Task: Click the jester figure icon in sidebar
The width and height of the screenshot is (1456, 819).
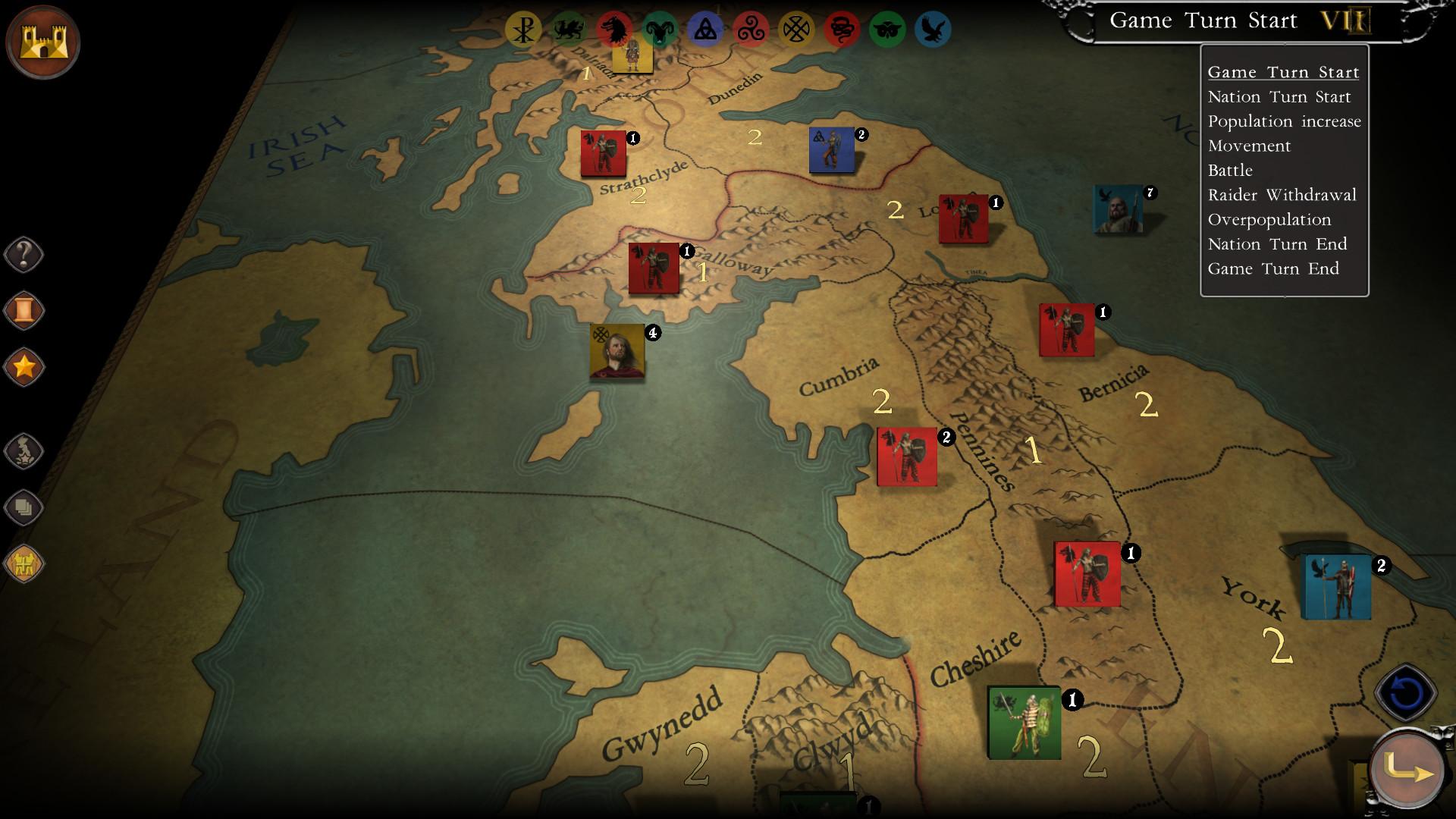Action: pyautogui.click(x=24, y=450)
